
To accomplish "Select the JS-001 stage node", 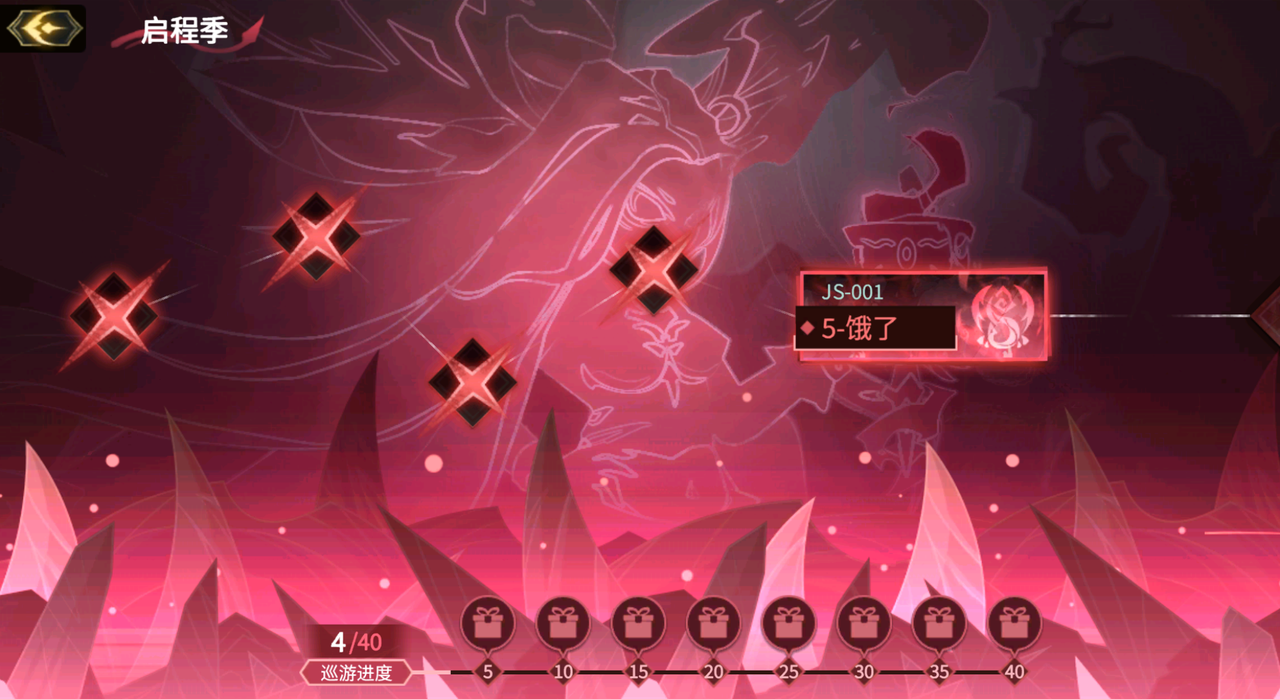I will [921, 315].
